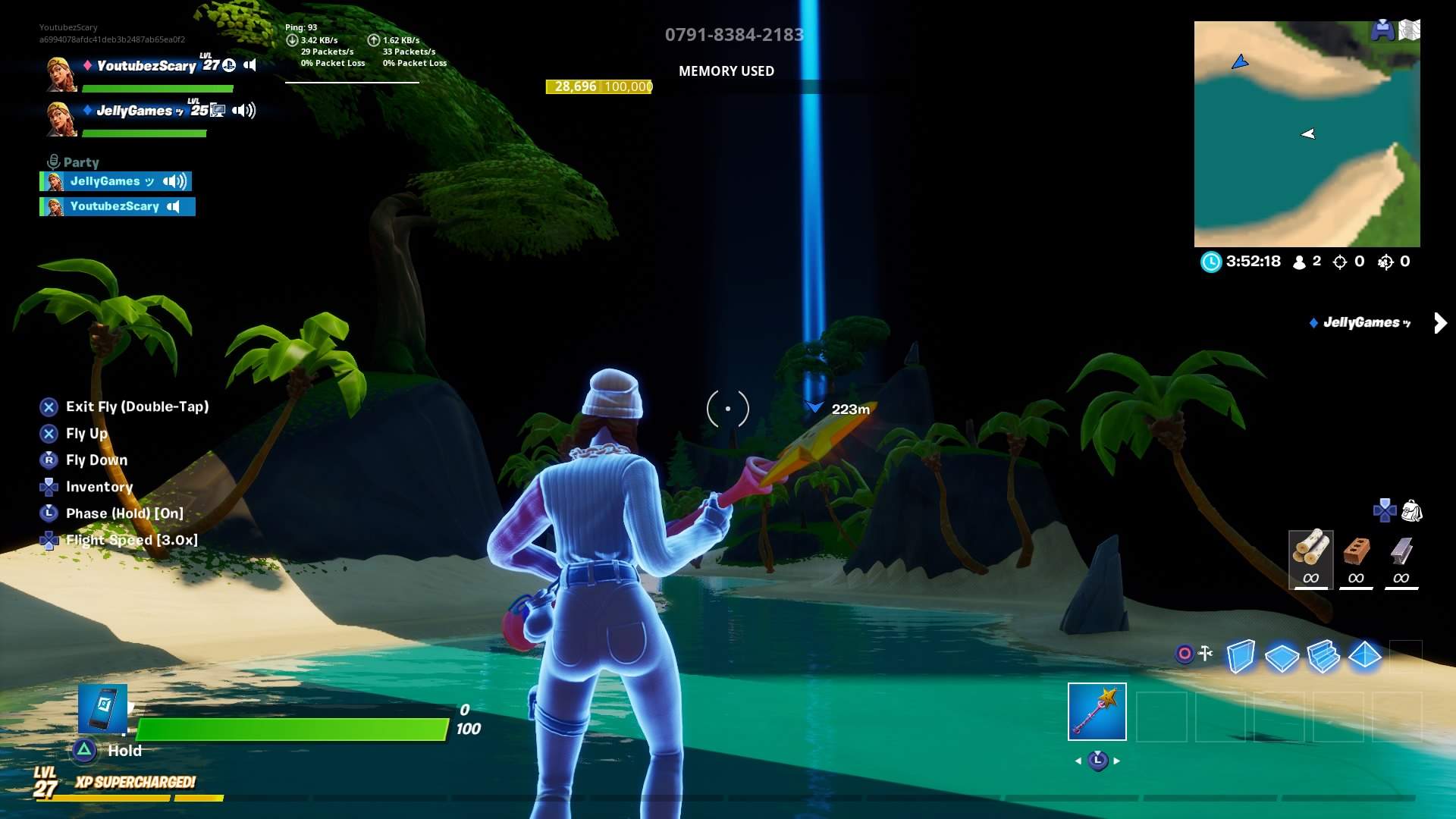Image resolution: width=1456 pixels, height=819 pixels.
Task: Expand the JellyGames sidebar chevron
Action: pyautogui.click(x=1439, y=322)
